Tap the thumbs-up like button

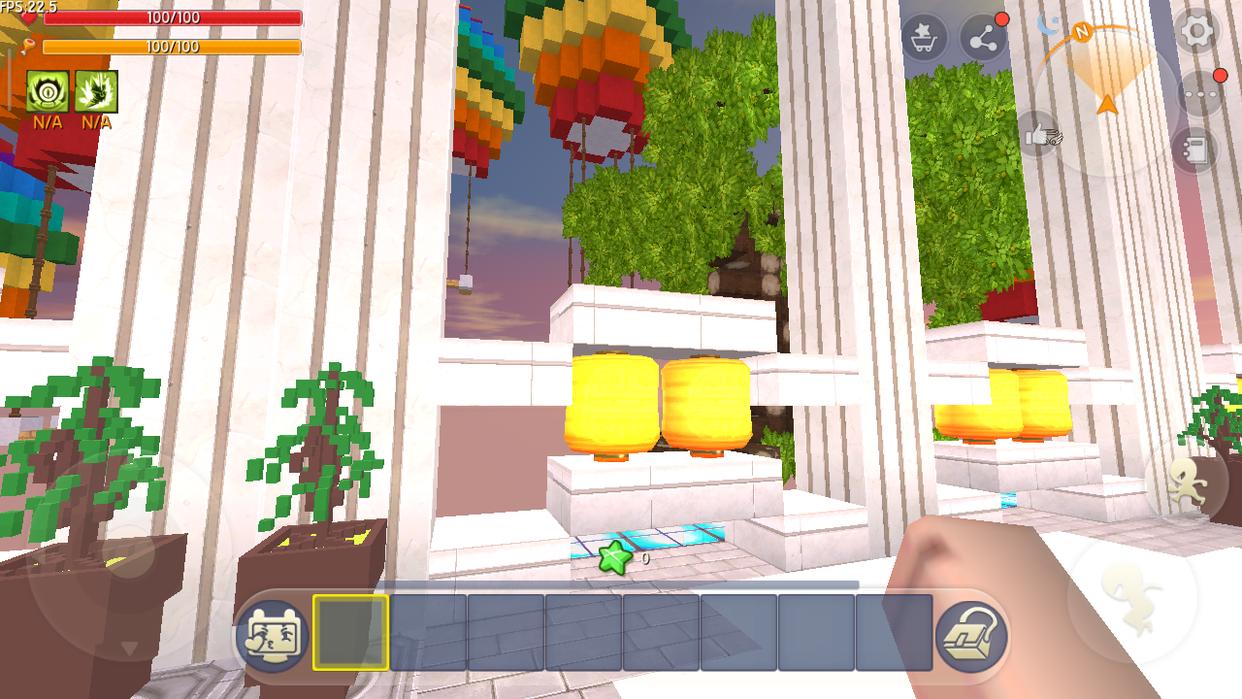pyautogui.click(x=1040, y=136)
